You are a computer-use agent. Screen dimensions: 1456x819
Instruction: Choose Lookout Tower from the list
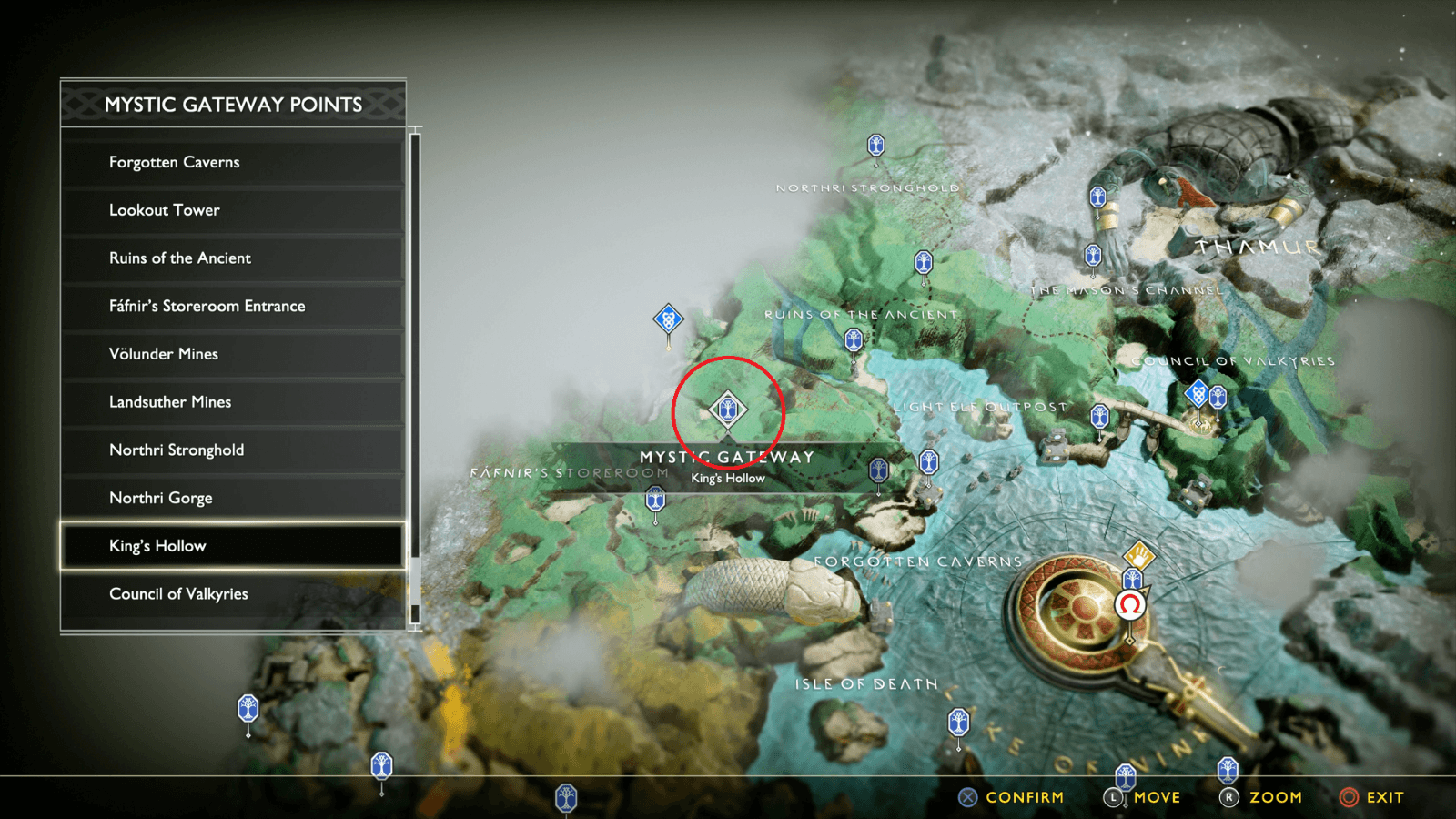pos(232,210)
